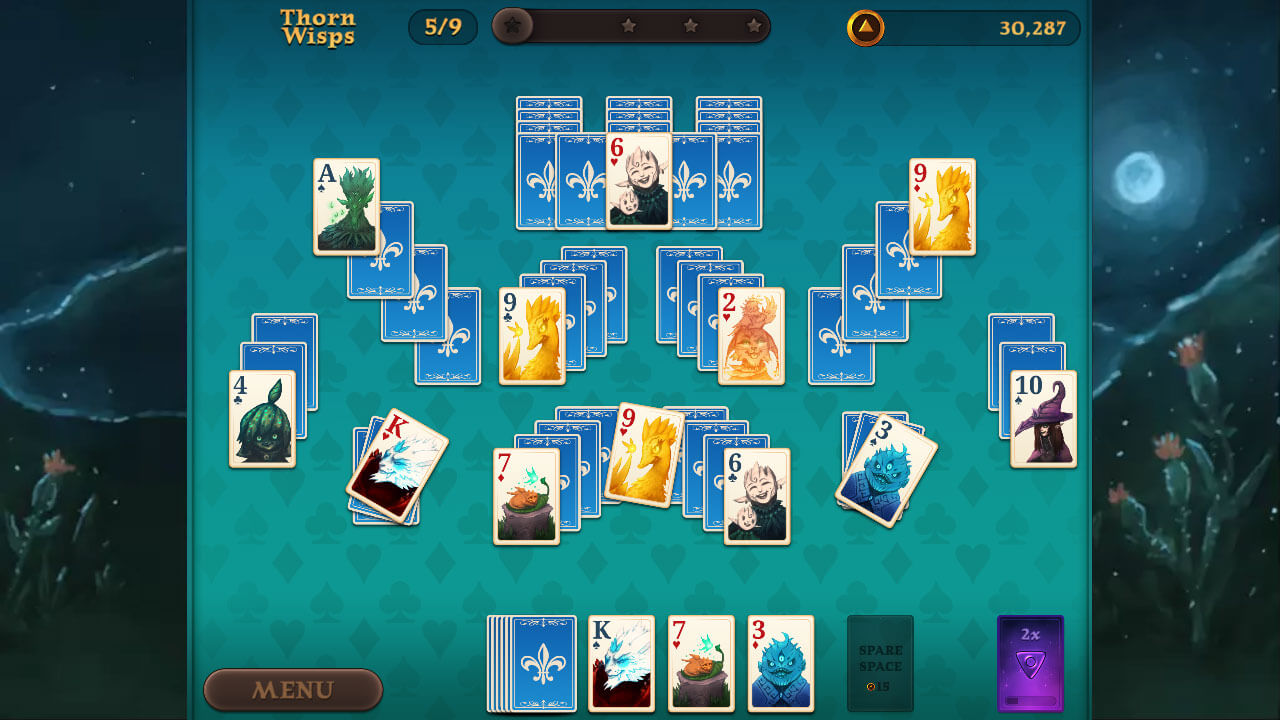This screenshot has width=1280, height=720.
Task: Select the King of hearts in your hand
Action: [621, 663]
